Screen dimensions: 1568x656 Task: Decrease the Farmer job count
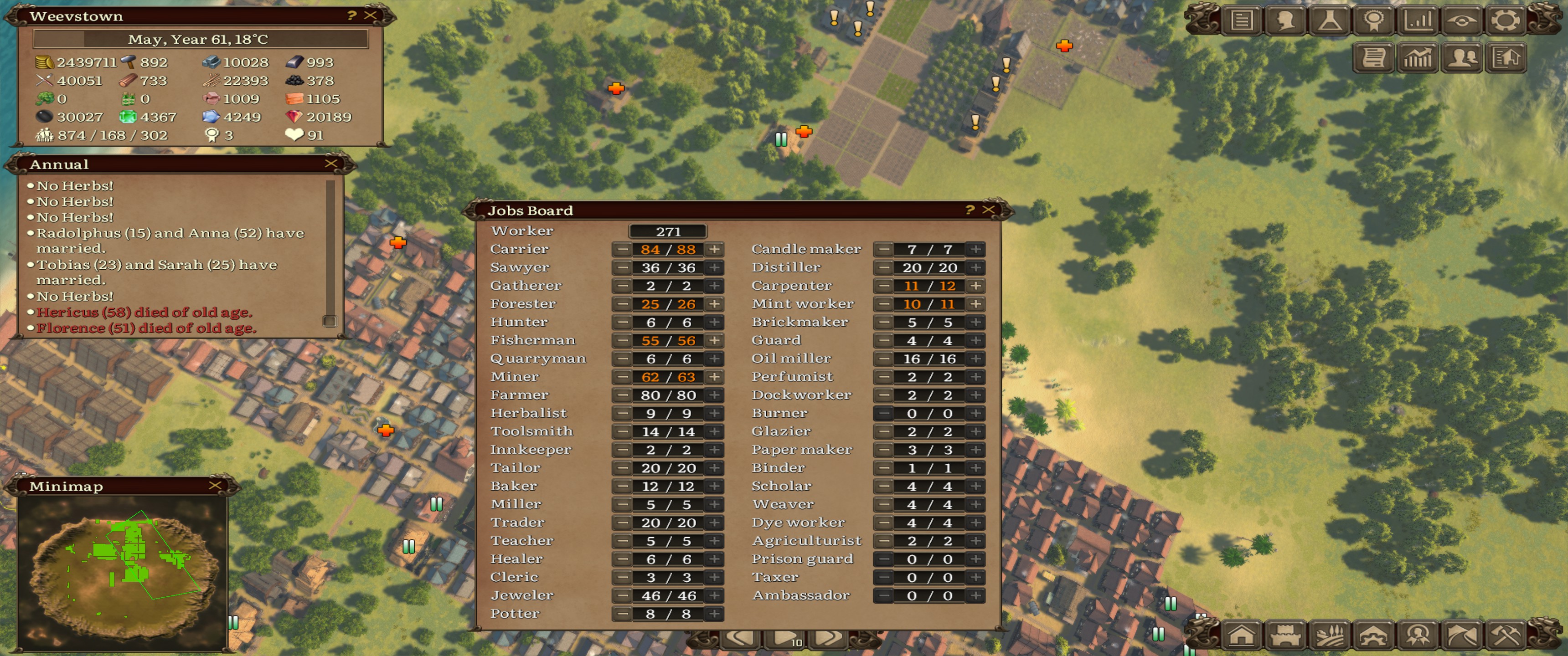(622, 395)
